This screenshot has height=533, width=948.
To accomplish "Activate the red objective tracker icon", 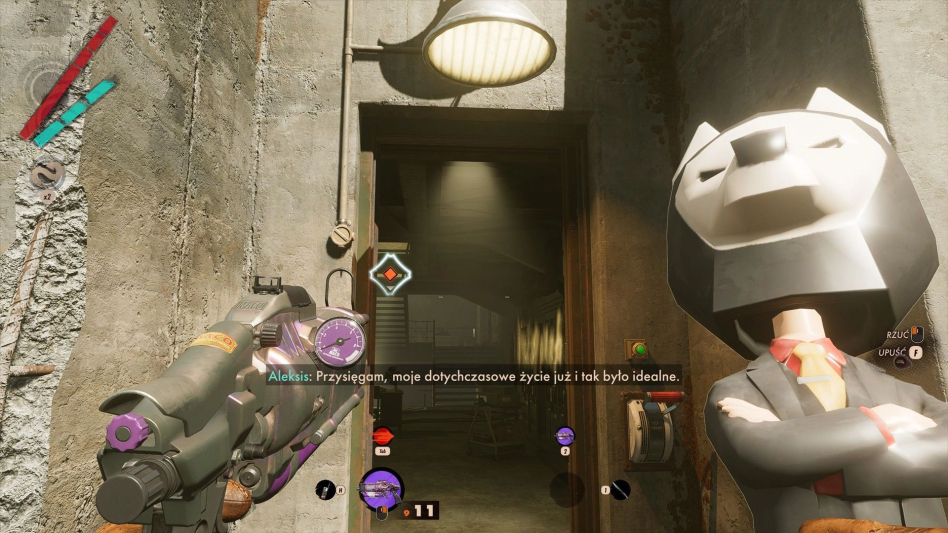I will point(383,435).
